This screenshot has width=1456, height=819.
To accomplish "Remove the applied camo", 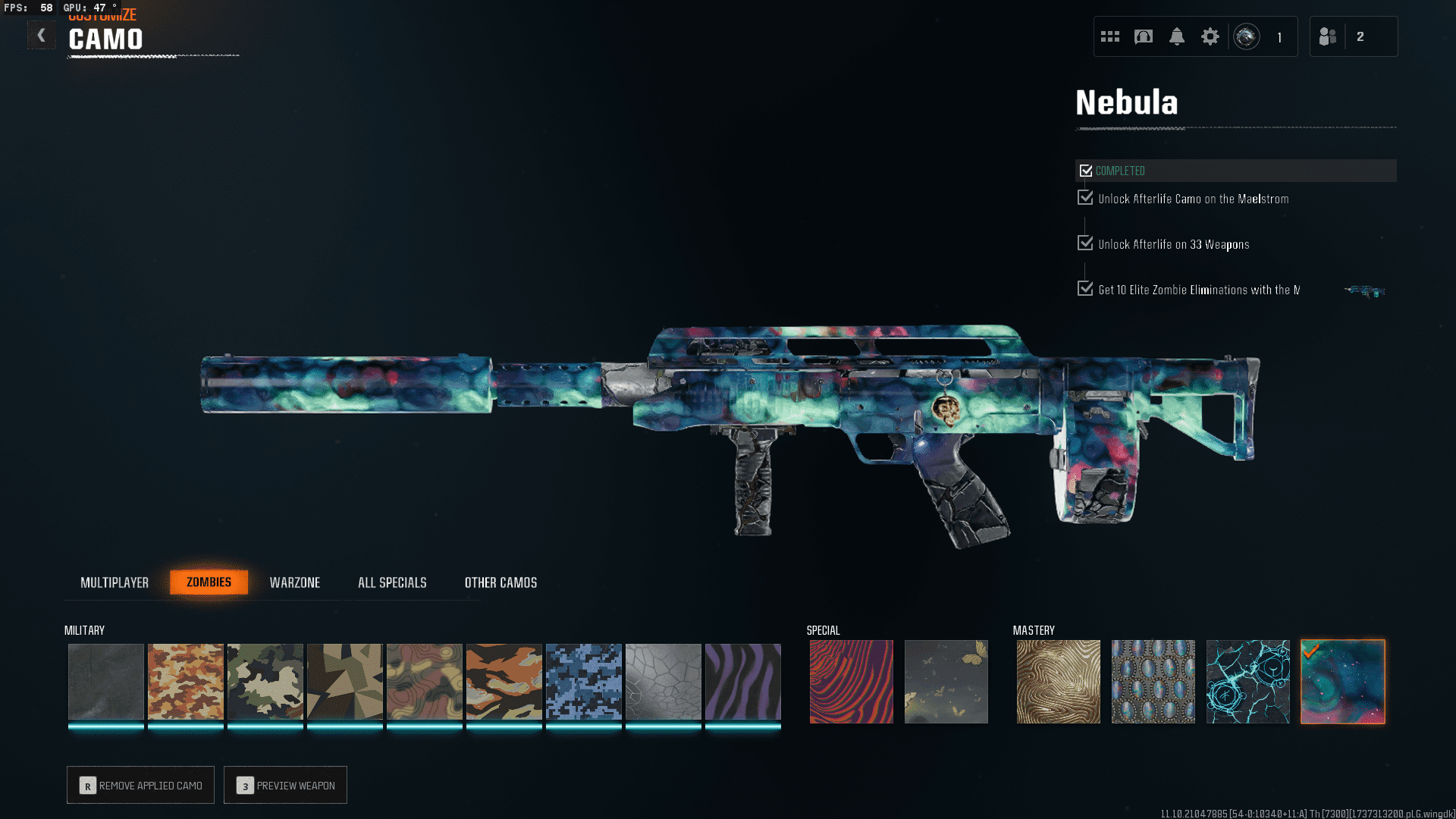I will (x=140, y=785).
